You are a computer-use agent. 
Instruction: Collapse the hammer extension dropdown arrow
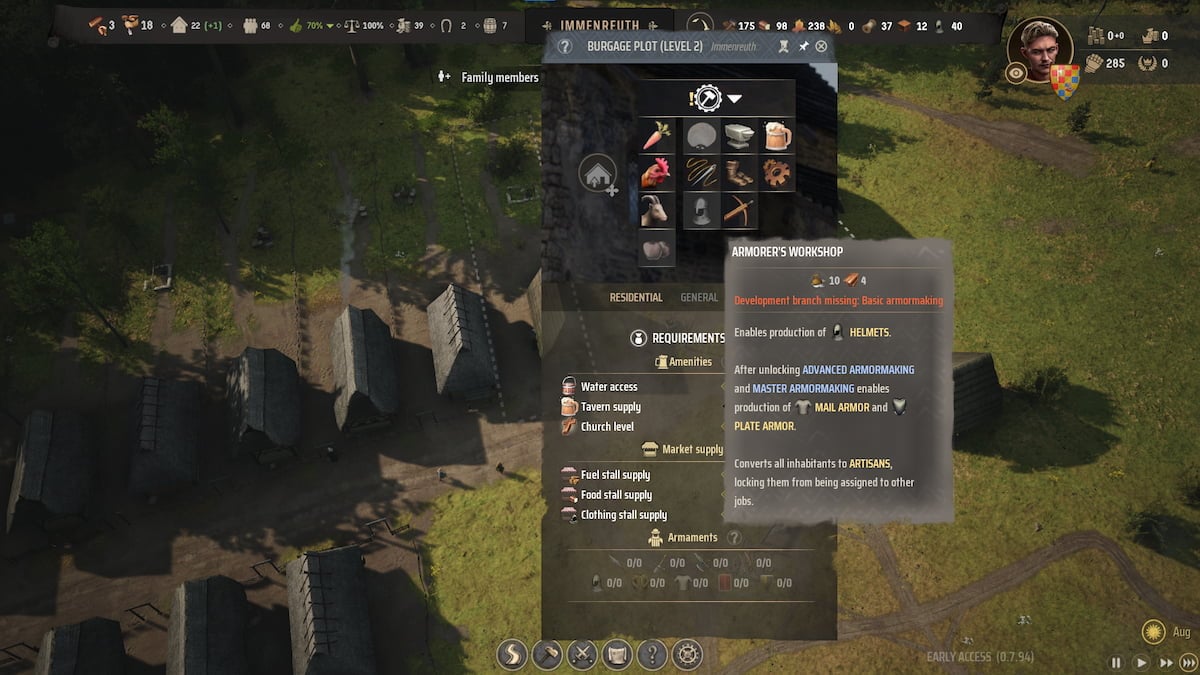pyautogui.click(x=735, y=99)
